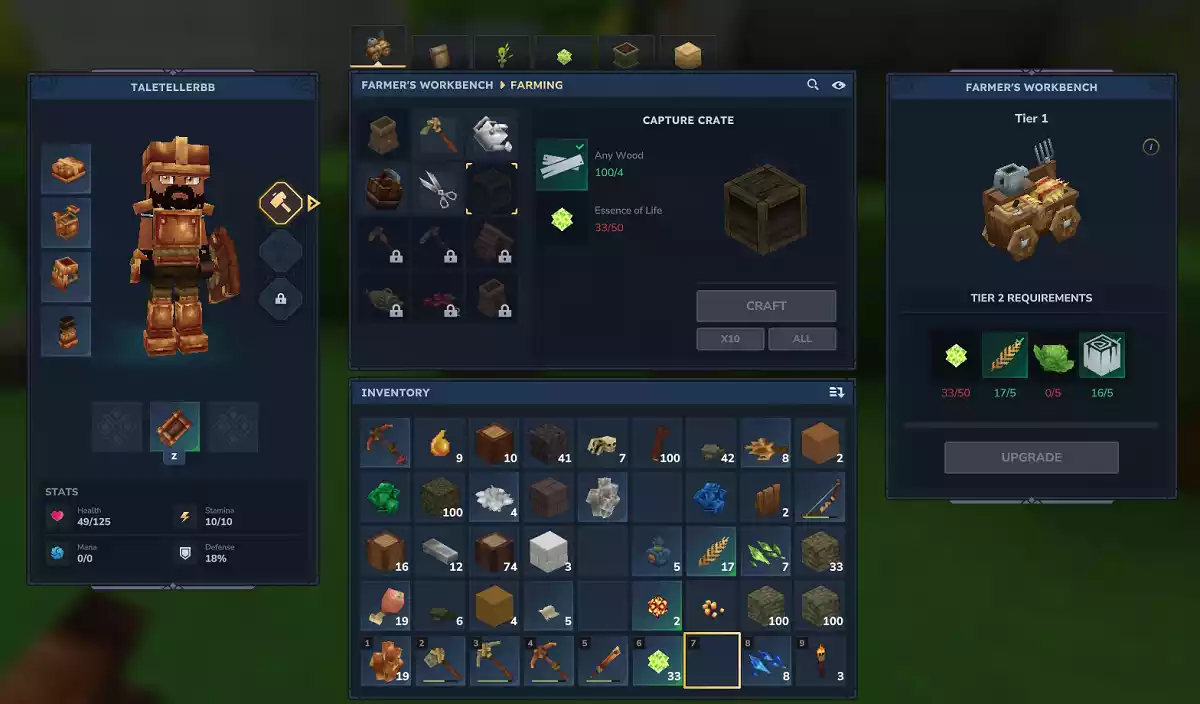
Task: Select the torch hotbar slot
Action: [x=820, y=663]
